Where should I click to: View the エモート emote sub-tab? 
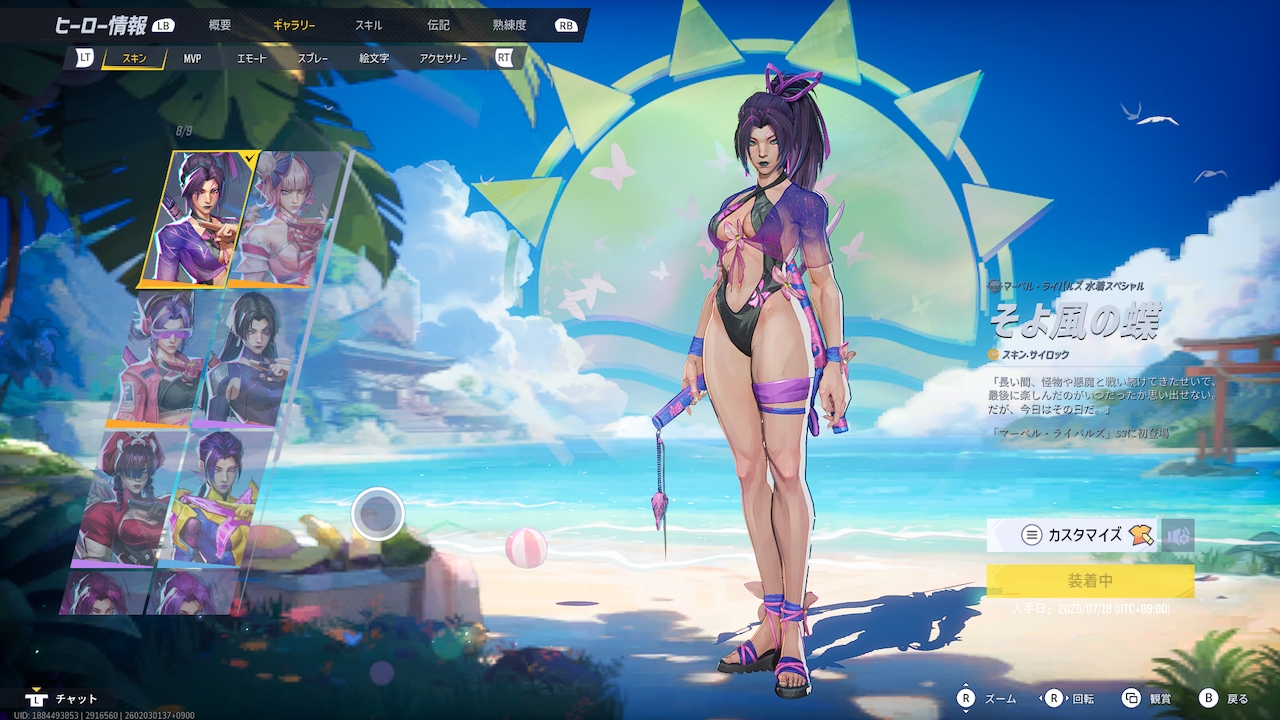[252, 59]
